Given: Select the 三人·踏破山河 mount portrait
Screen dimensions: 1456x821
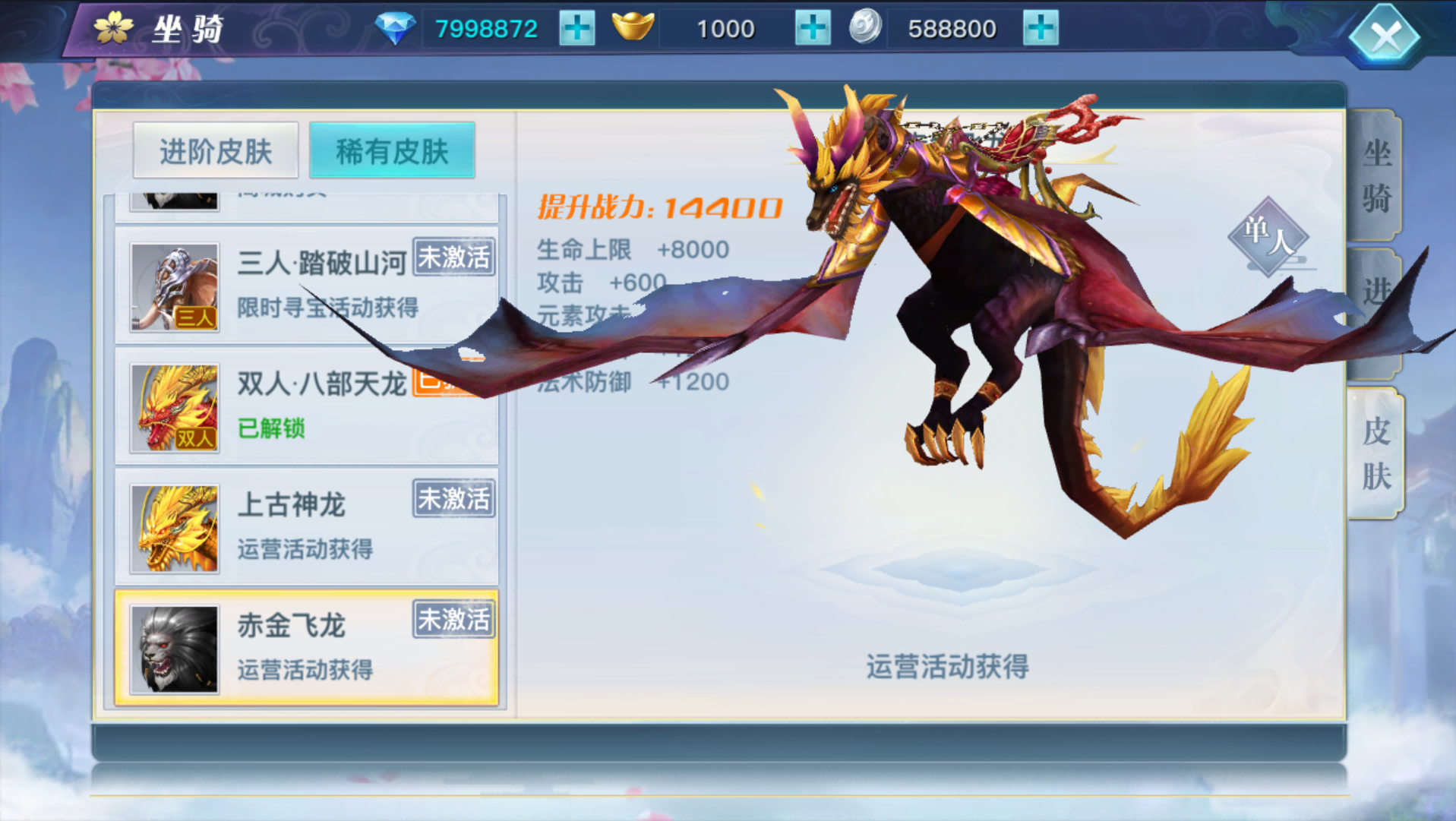Looking at the screenshot, I should [173, 286].
